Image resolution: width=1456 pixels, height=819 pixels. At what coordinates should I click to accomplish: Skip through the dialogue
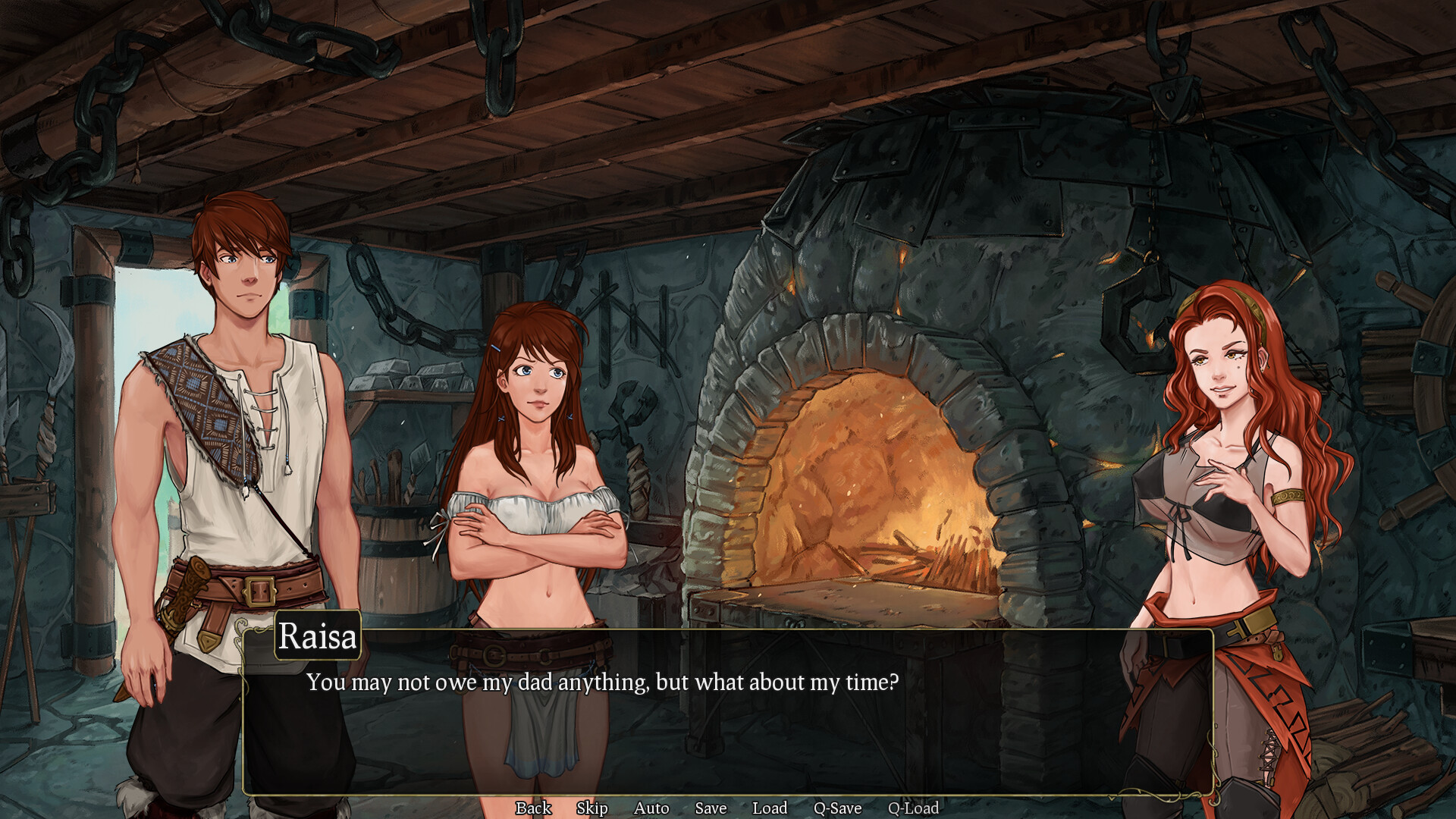pyautogui.click(x=591, y=808)
